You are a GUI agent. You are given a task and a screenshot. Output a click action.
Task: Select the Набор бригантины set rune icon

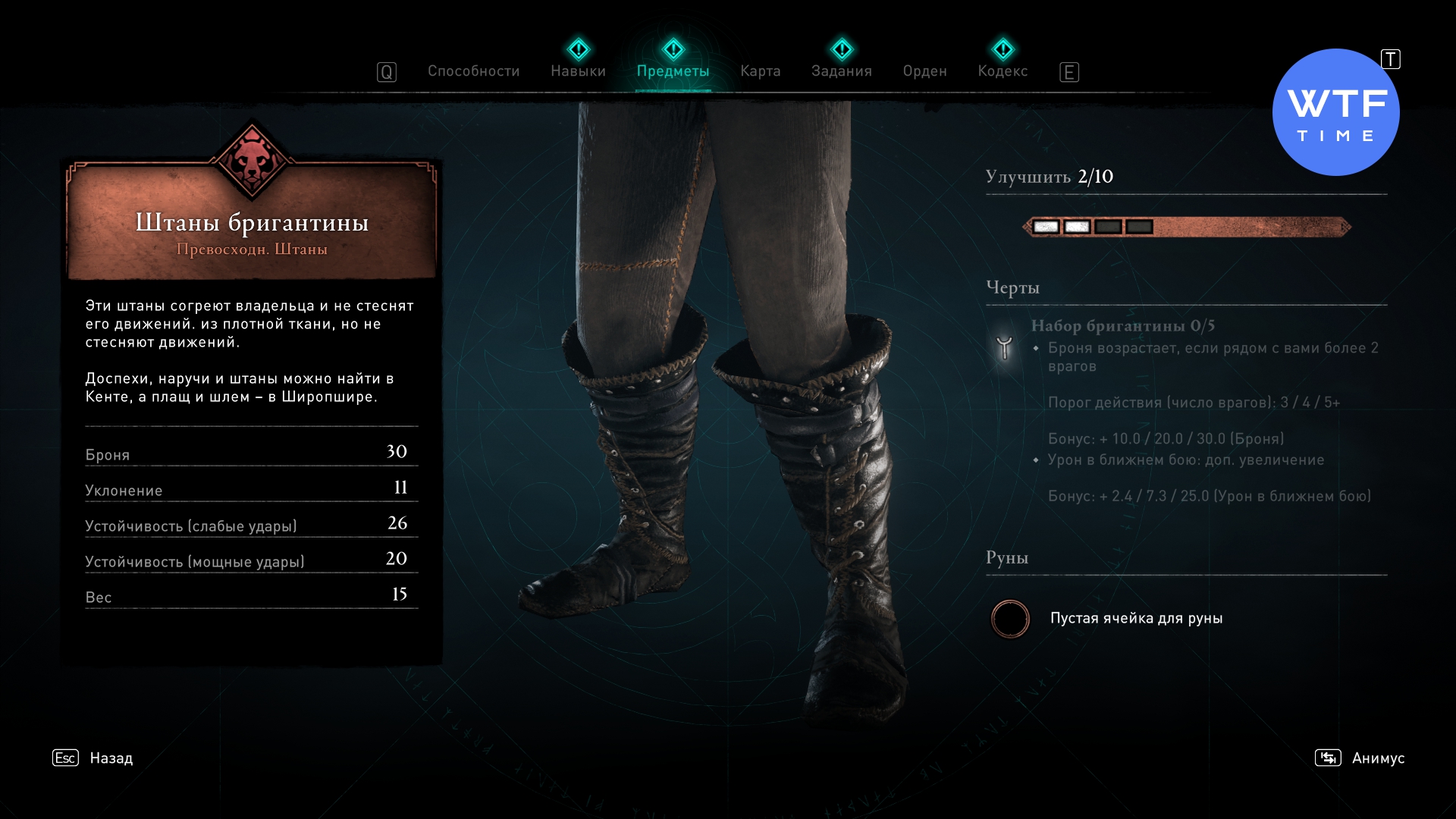tap(1004, 347)
